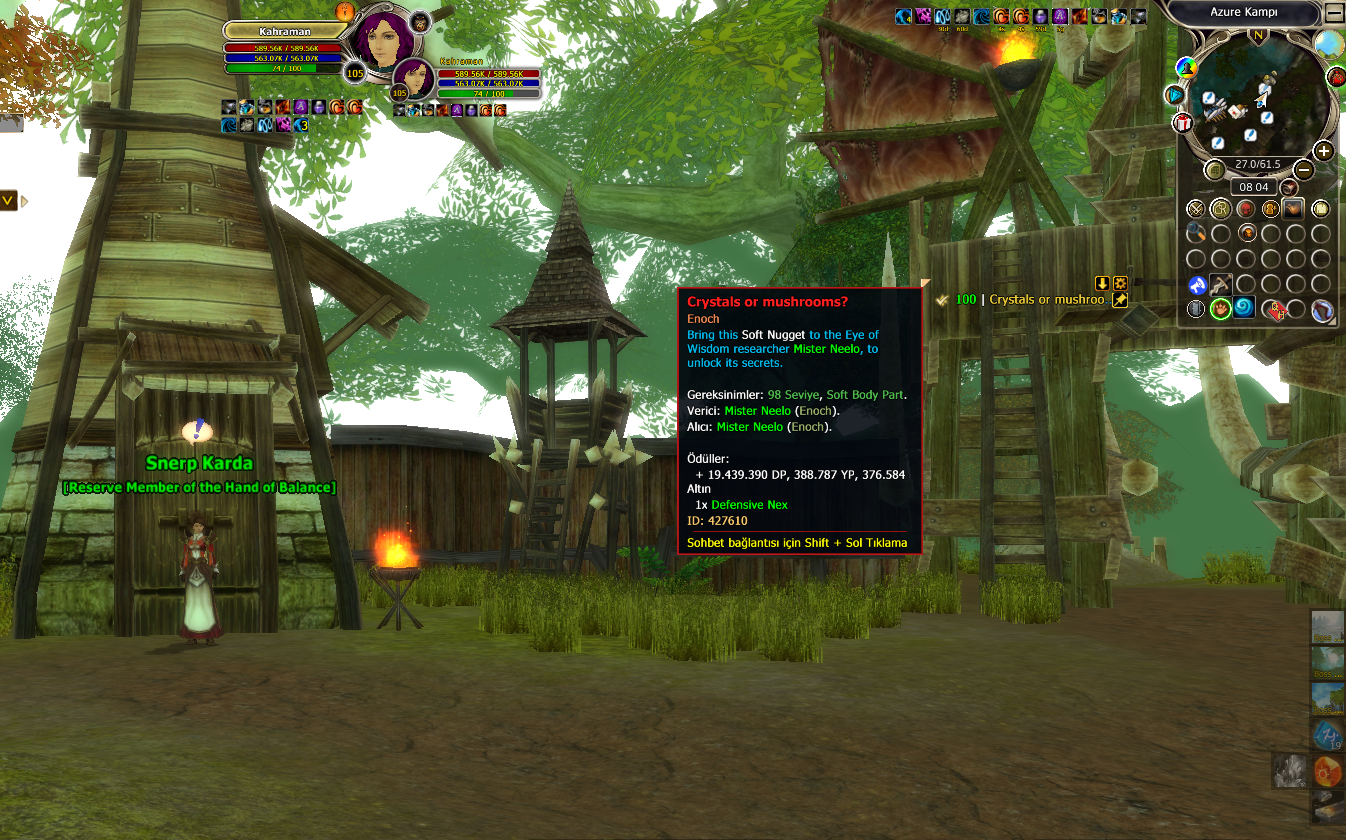This screenshot has height=840, width=1346.
Task: Click the gear icon above the quest tracker
Action: (x=1120, y=283)
